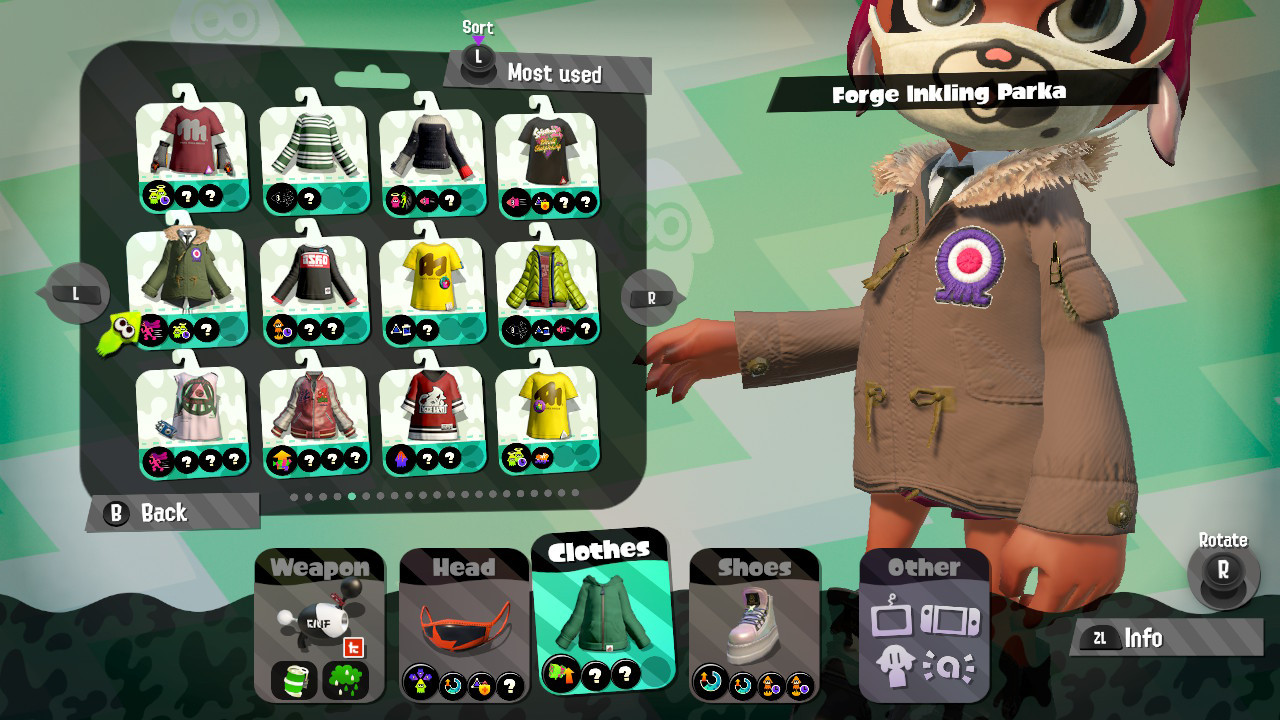Switch to the Shoes tab

coord(755,567)
